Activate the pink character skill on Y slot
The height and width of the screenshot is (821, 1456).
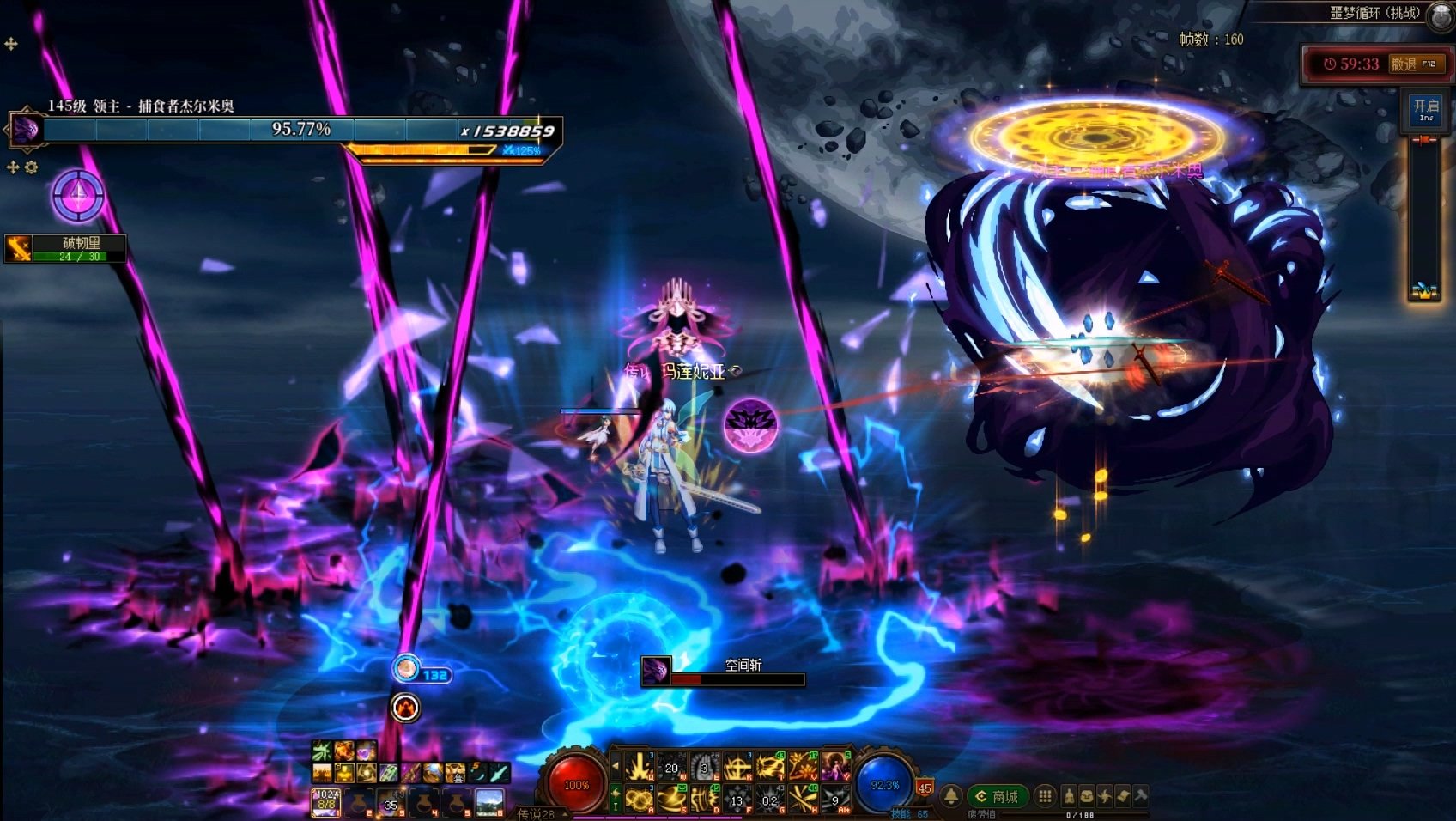[x=834, y=765]
